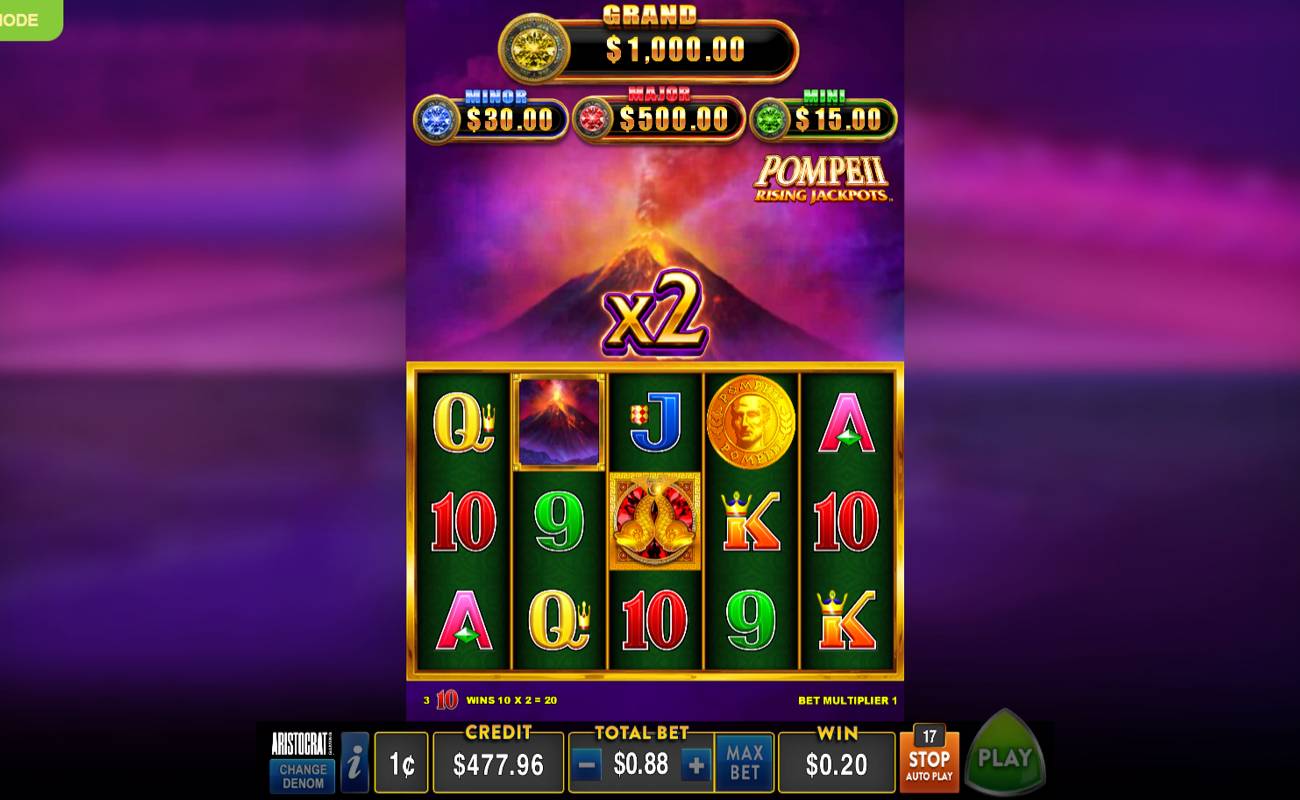Open the Change Denom selector

pyautogui.click(x=300, y=769)
